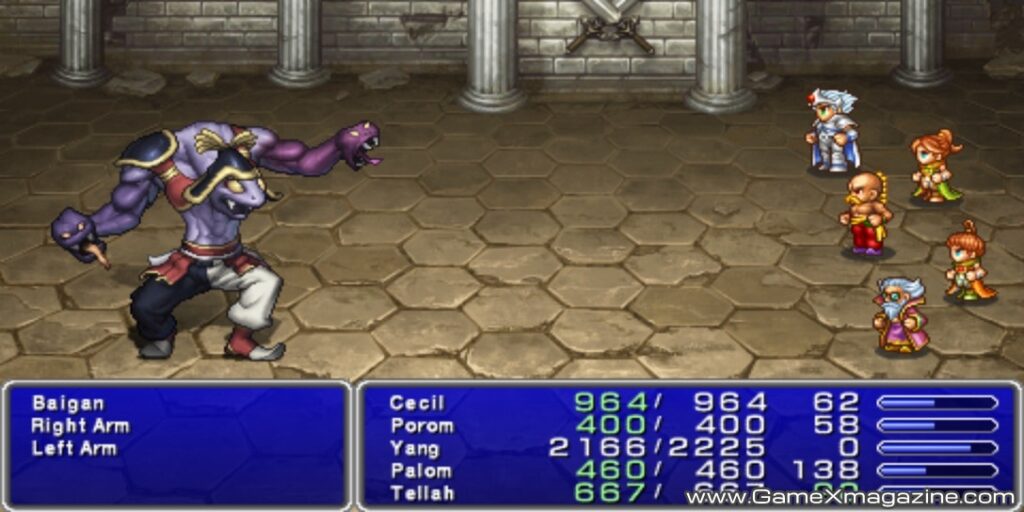Screen dimensions: 1024x512
Task: Pick Porom in the party status list
Action: (x=421, y=426)
